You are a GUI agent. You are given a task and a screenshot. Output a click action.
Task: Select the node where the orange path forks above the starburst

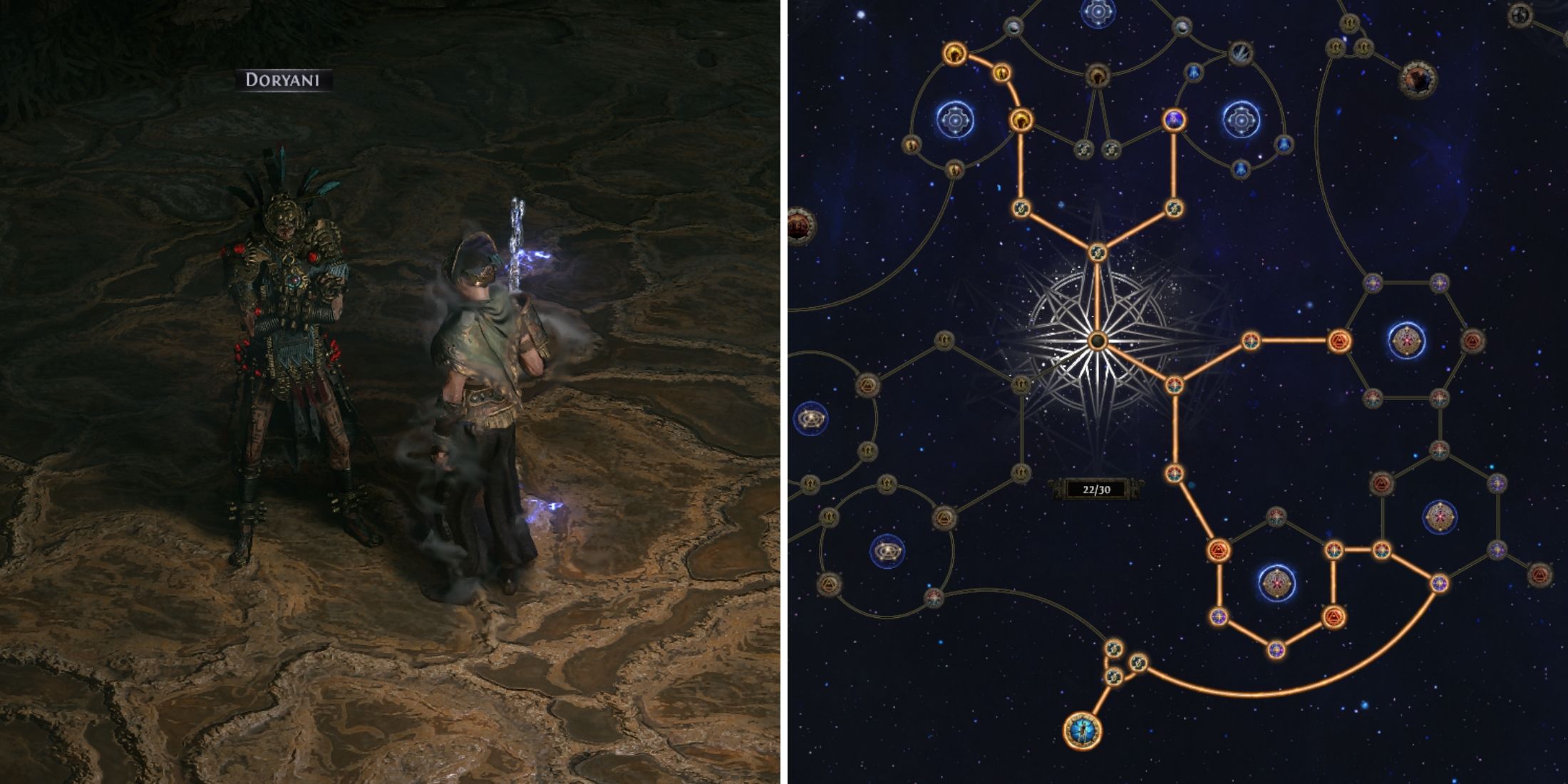1097,252
